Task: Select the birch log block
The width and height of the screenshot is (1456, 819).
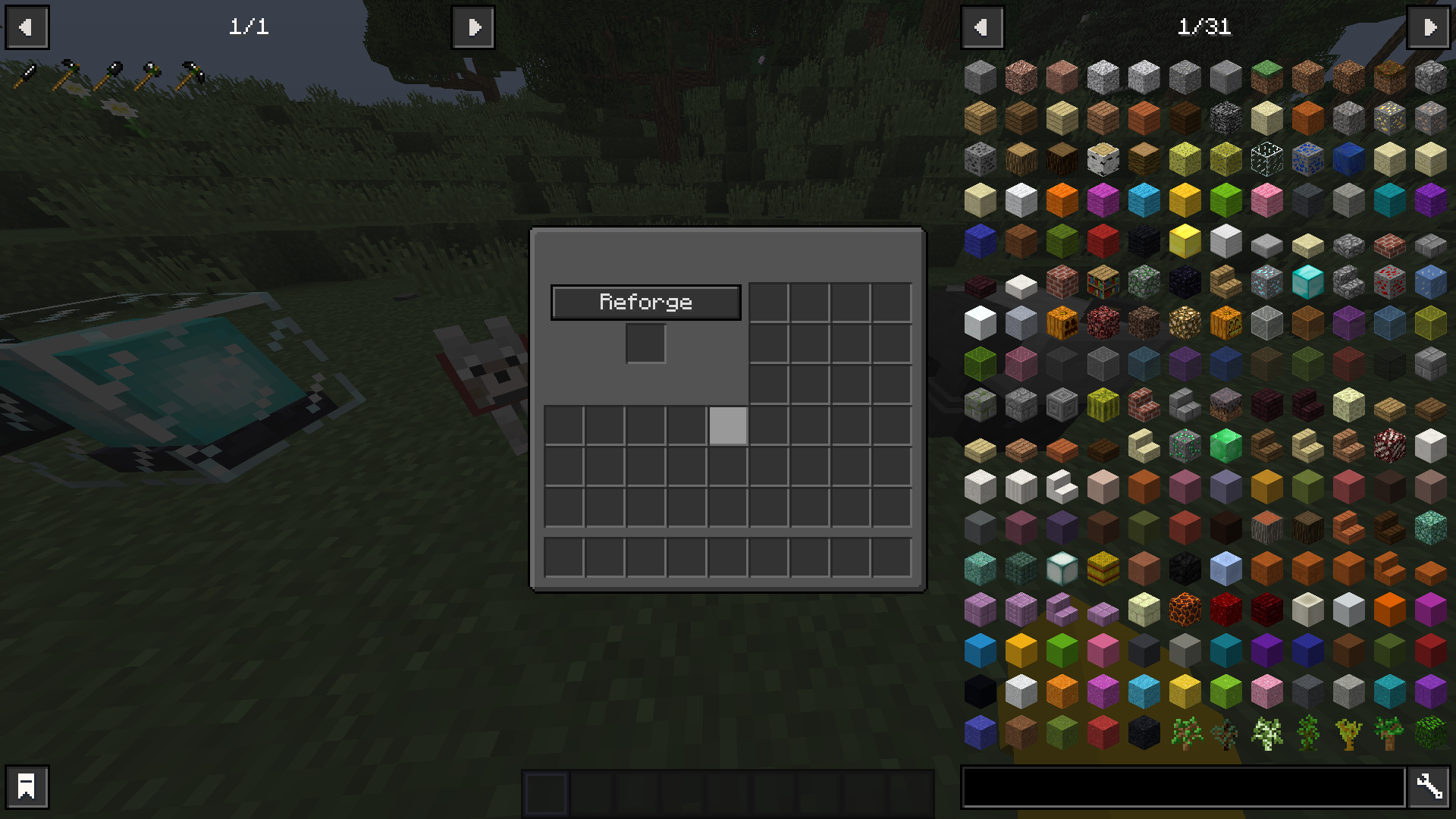Action: (1102, 159)
